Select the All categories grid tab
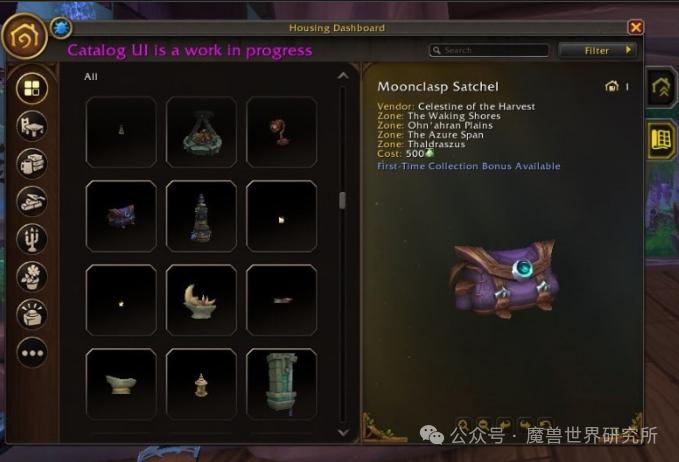Viewport: 679px width, 462px height. tap(33, 89)
